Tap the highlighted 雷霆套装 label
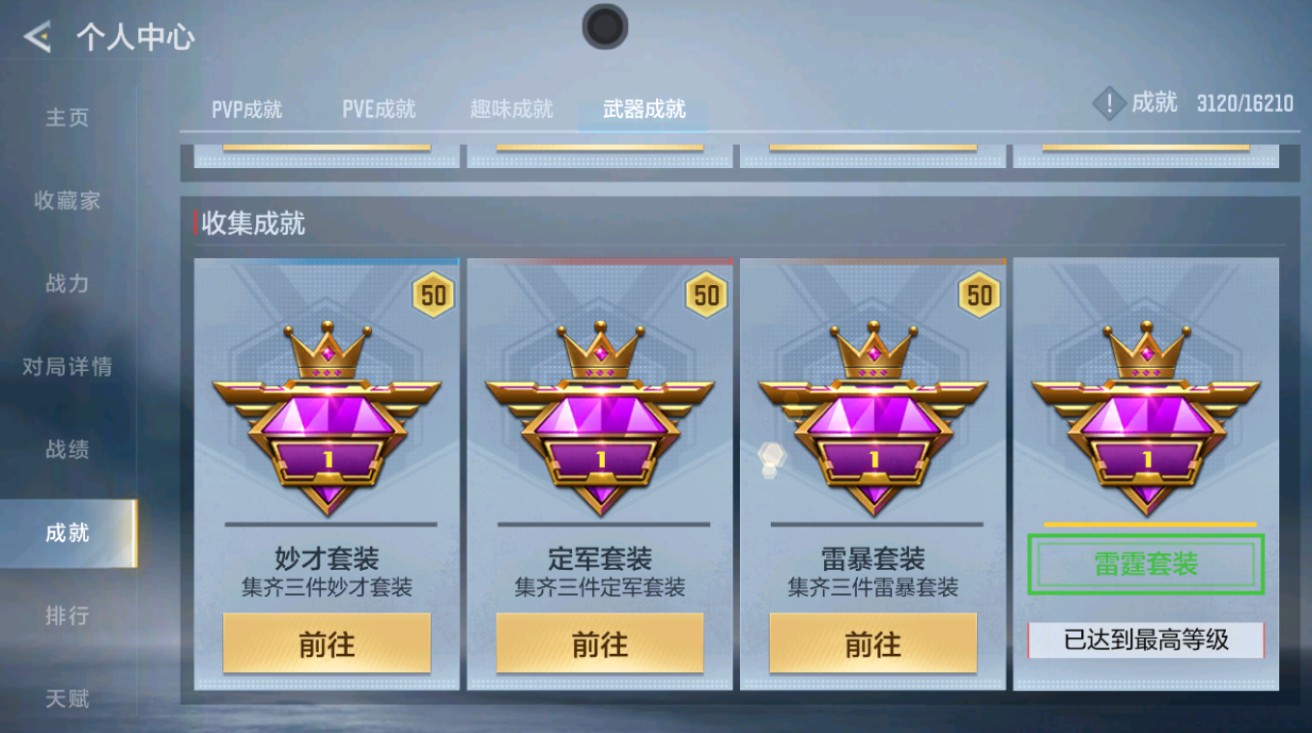1312x733 pixels. pos(1146,564)
